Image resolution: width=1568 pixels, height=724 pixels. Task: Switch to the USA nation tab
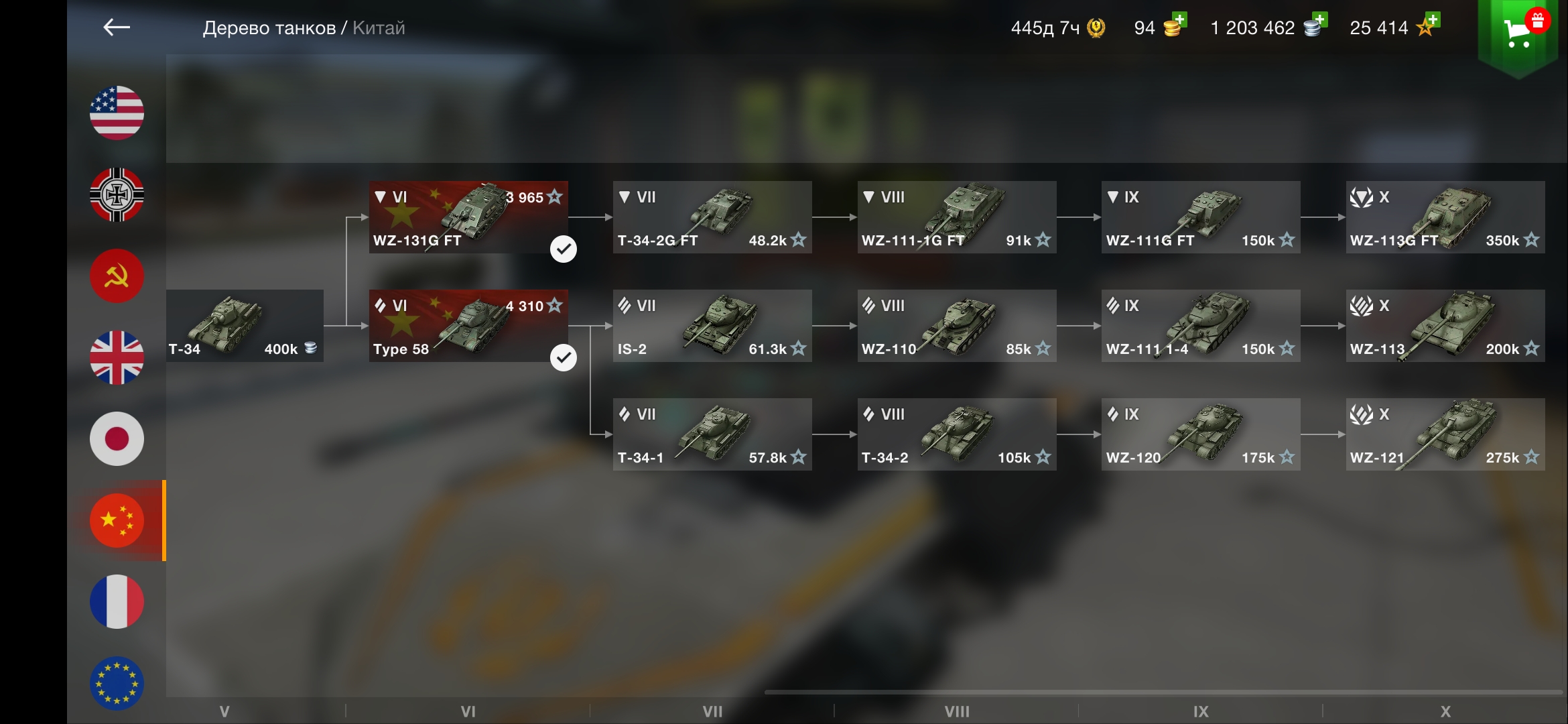pos(117,113)
